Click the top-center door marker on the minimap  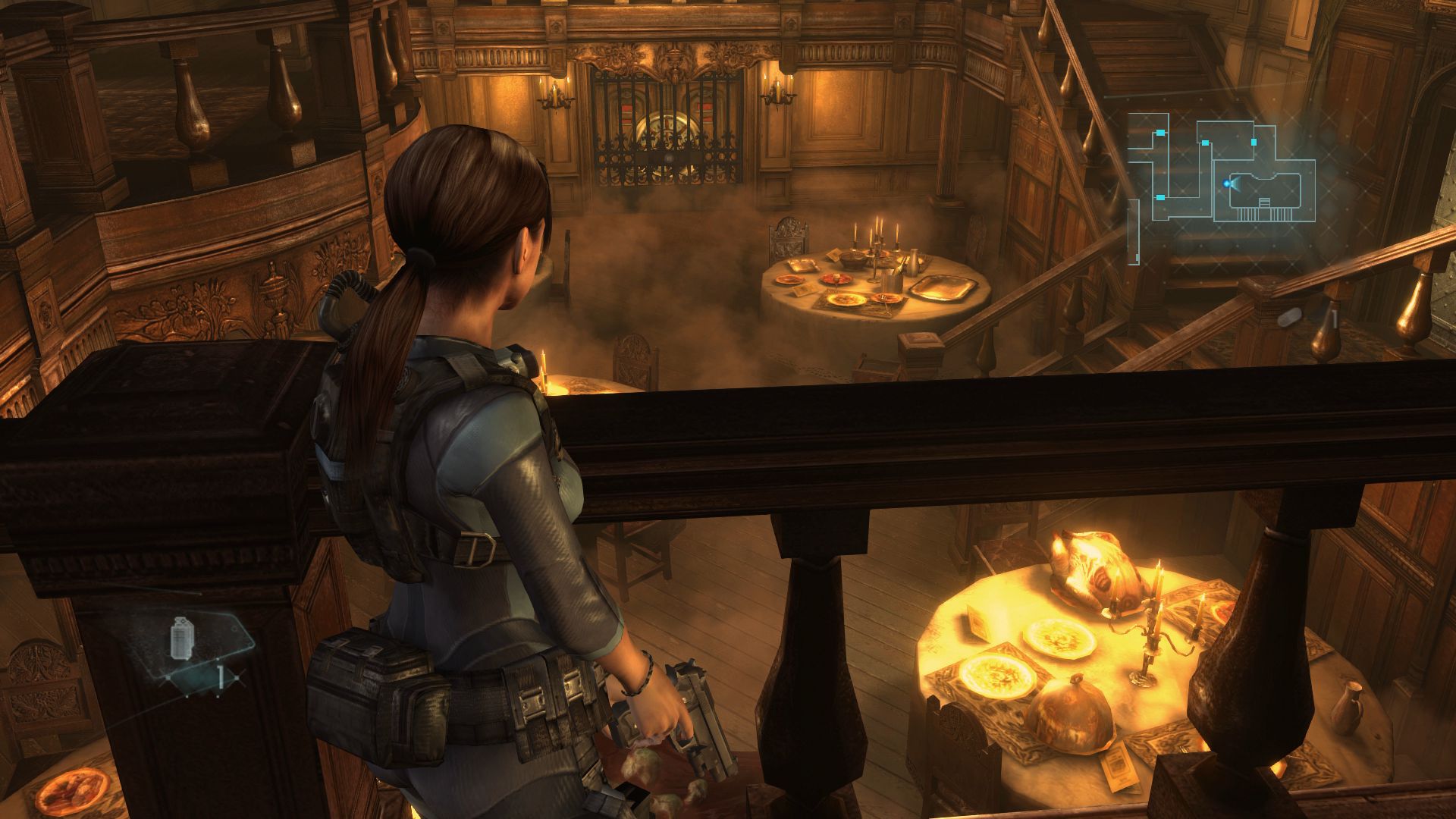click(x=1205, y=143)
